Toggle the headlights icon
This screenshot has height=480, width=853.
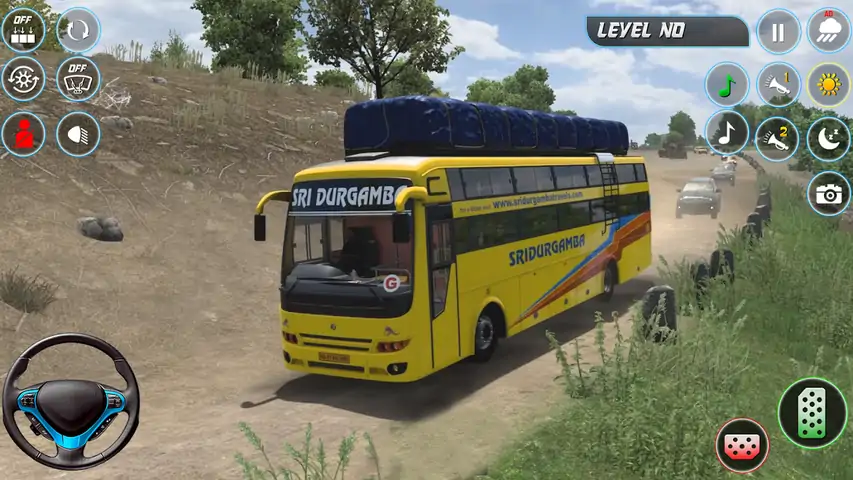point(78,133)
